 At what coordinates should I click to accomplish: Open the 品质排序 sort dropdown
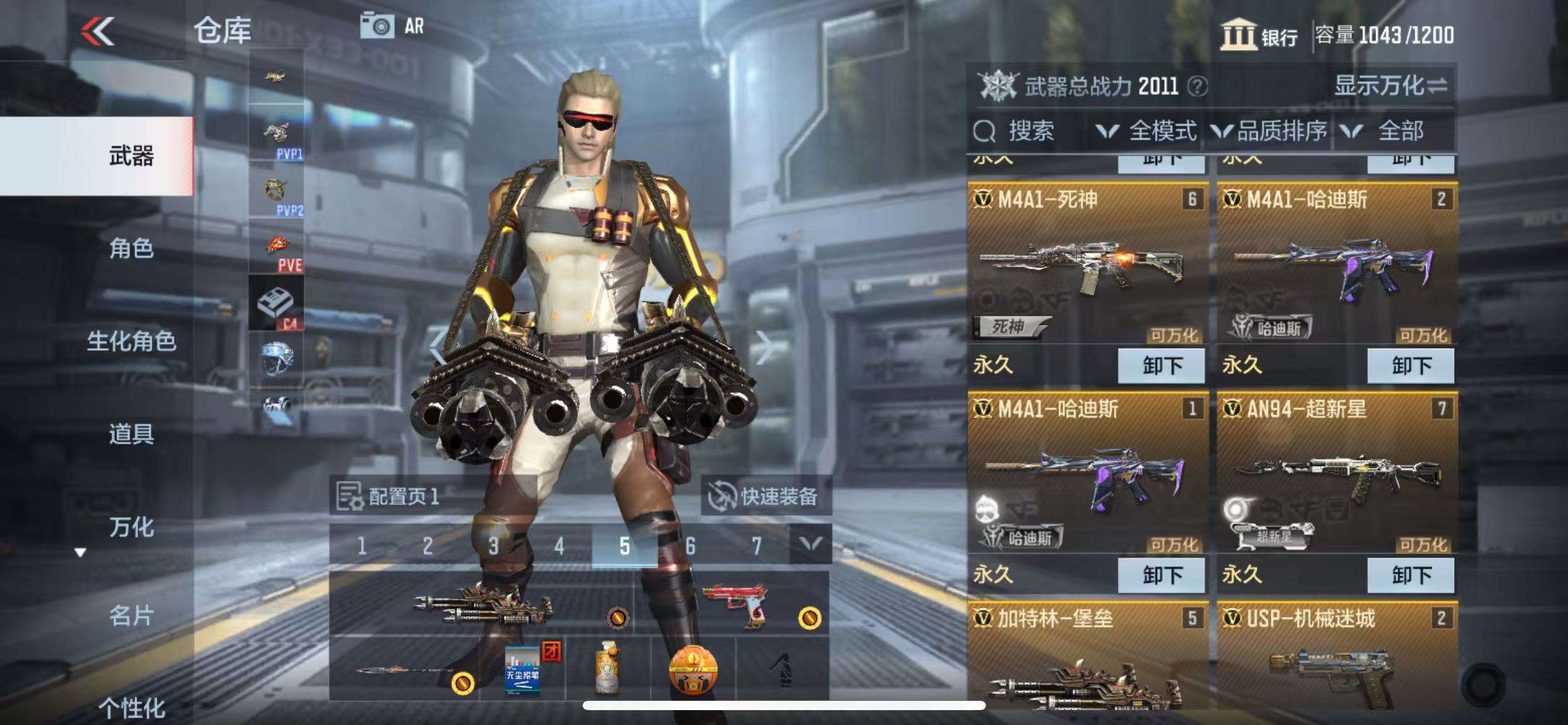(x=1270, y=131)
